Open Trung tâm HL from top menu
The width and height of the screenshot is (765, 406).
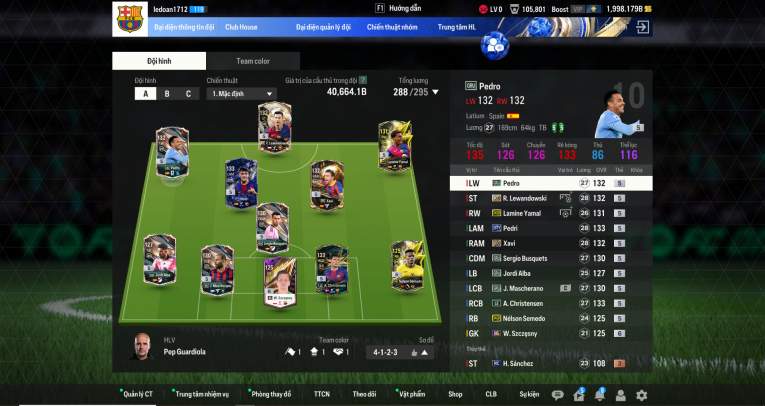459,27
